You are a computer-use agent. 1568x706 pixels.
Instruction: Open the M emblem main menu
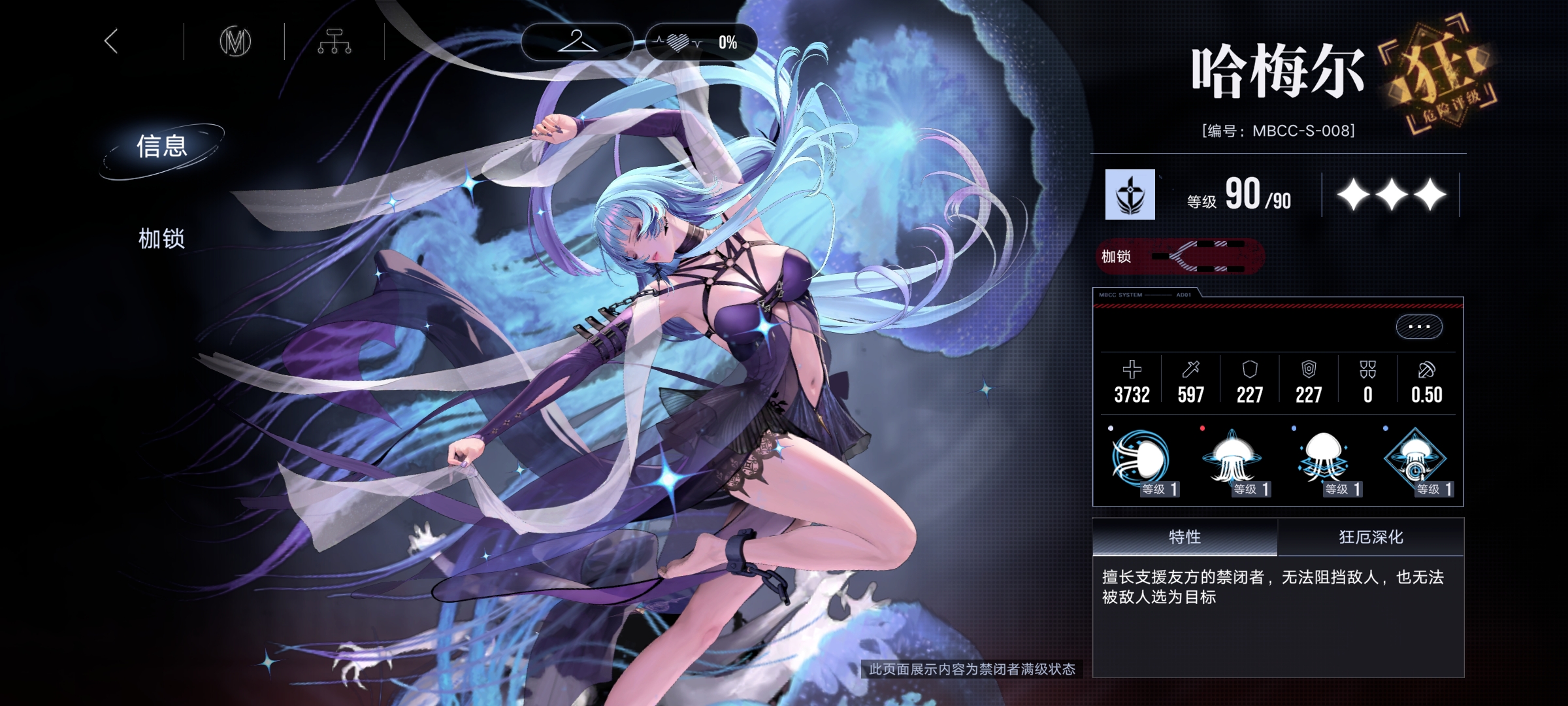[235, 42]
